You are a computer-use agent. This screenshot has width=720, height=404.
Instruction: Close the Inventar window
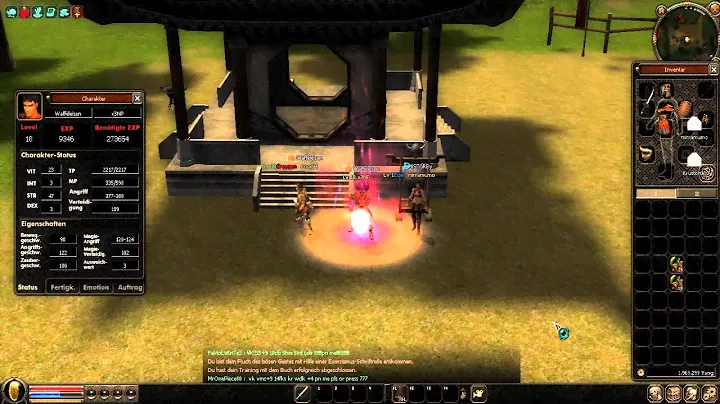(x=712, y=69)
